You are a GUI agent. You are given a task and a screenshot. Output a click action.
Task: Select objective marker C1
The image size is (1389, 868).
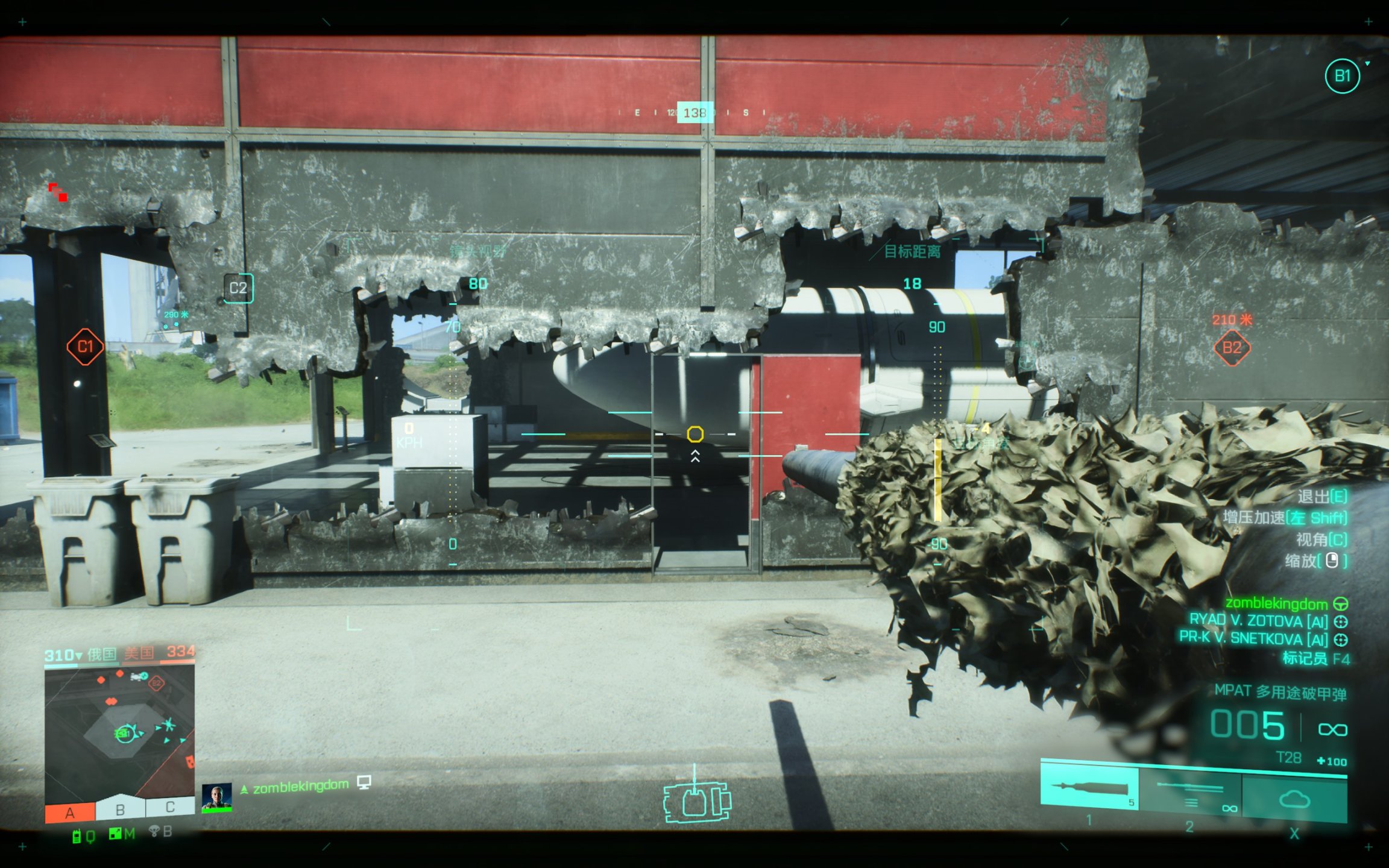pyautogui.click(x=85, y=347)
